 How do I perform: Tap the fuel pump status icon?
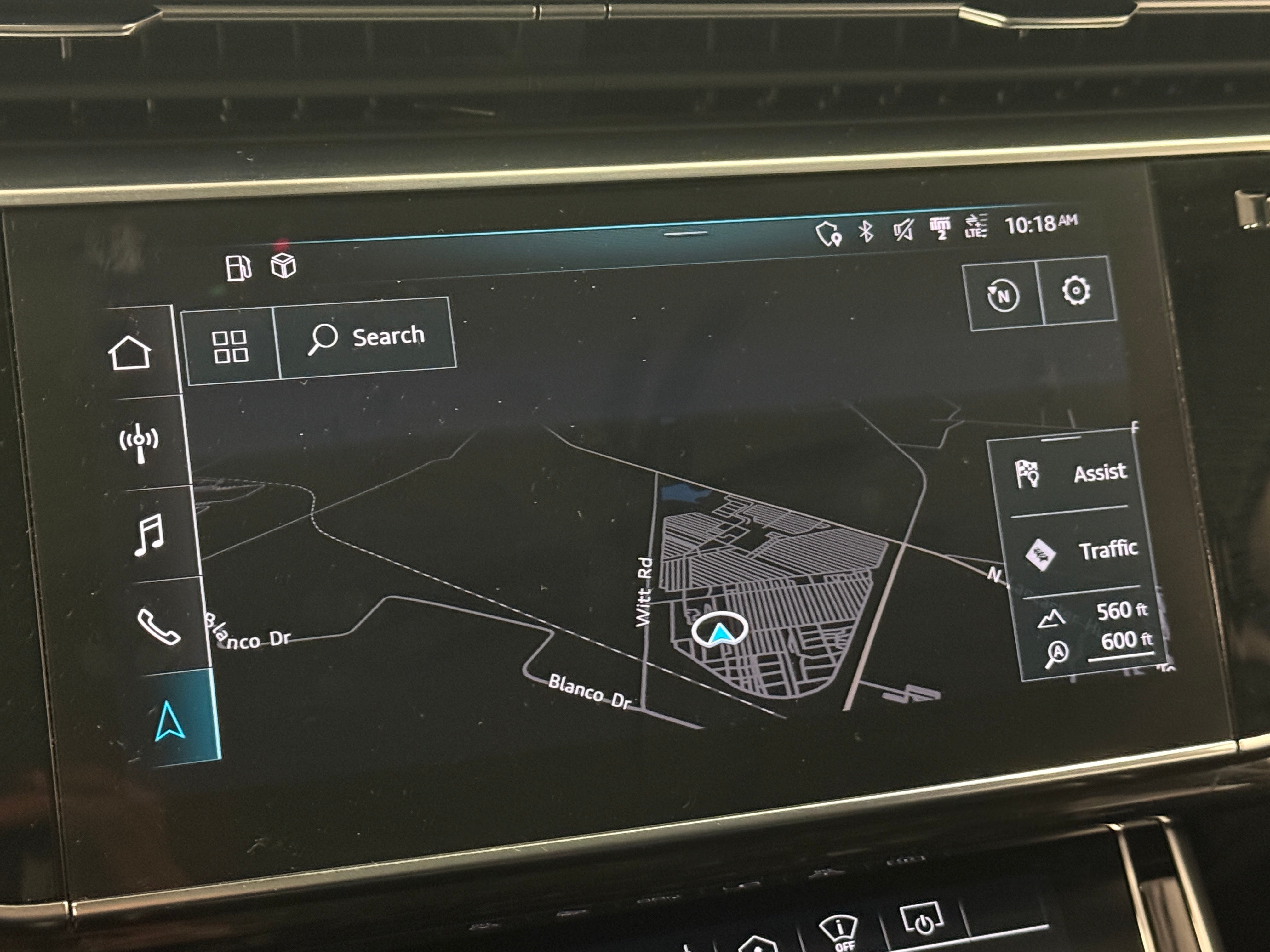pos(238,268)
